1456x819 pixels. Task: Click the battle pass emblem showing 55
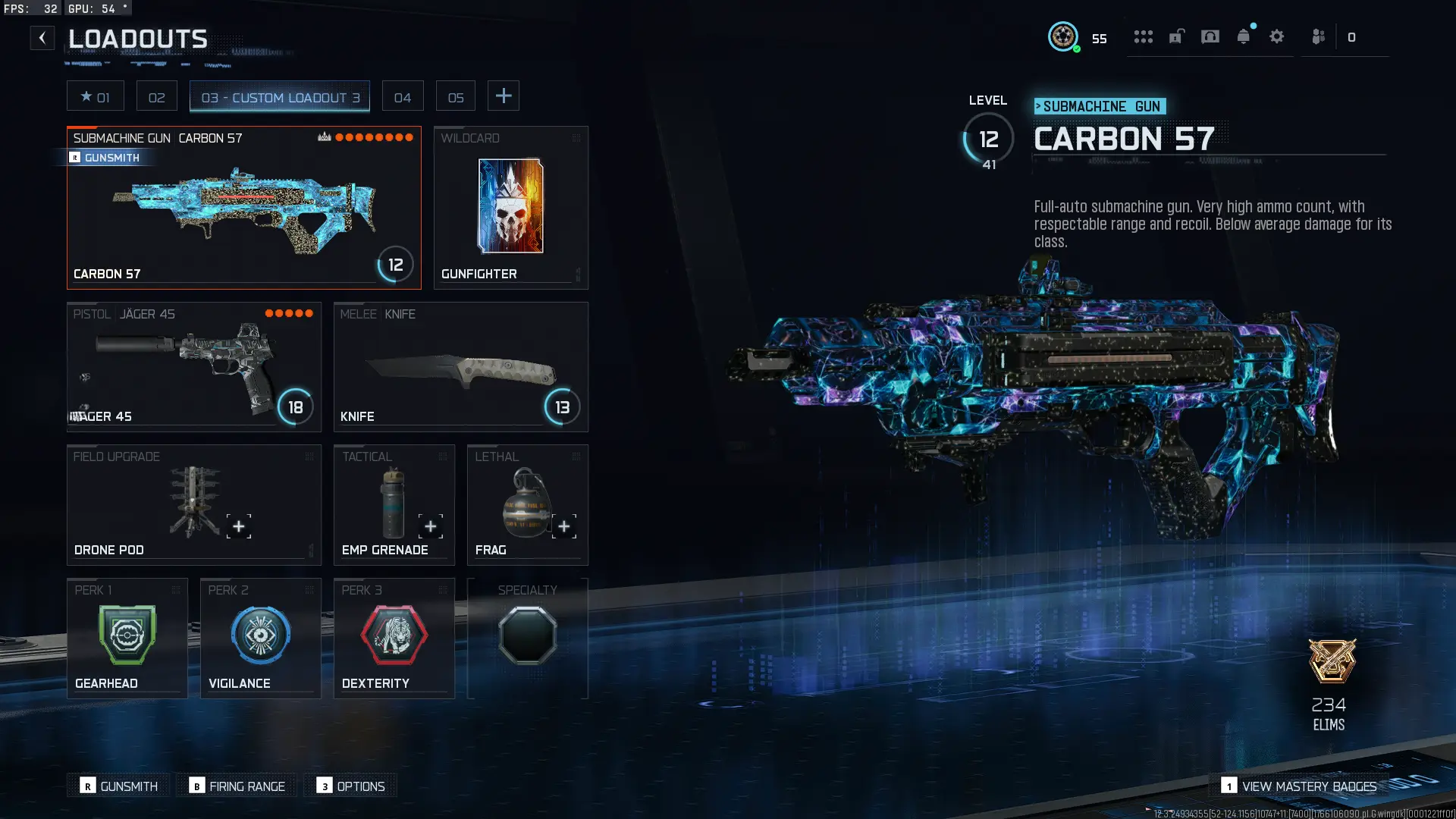tap(1065, 36)
